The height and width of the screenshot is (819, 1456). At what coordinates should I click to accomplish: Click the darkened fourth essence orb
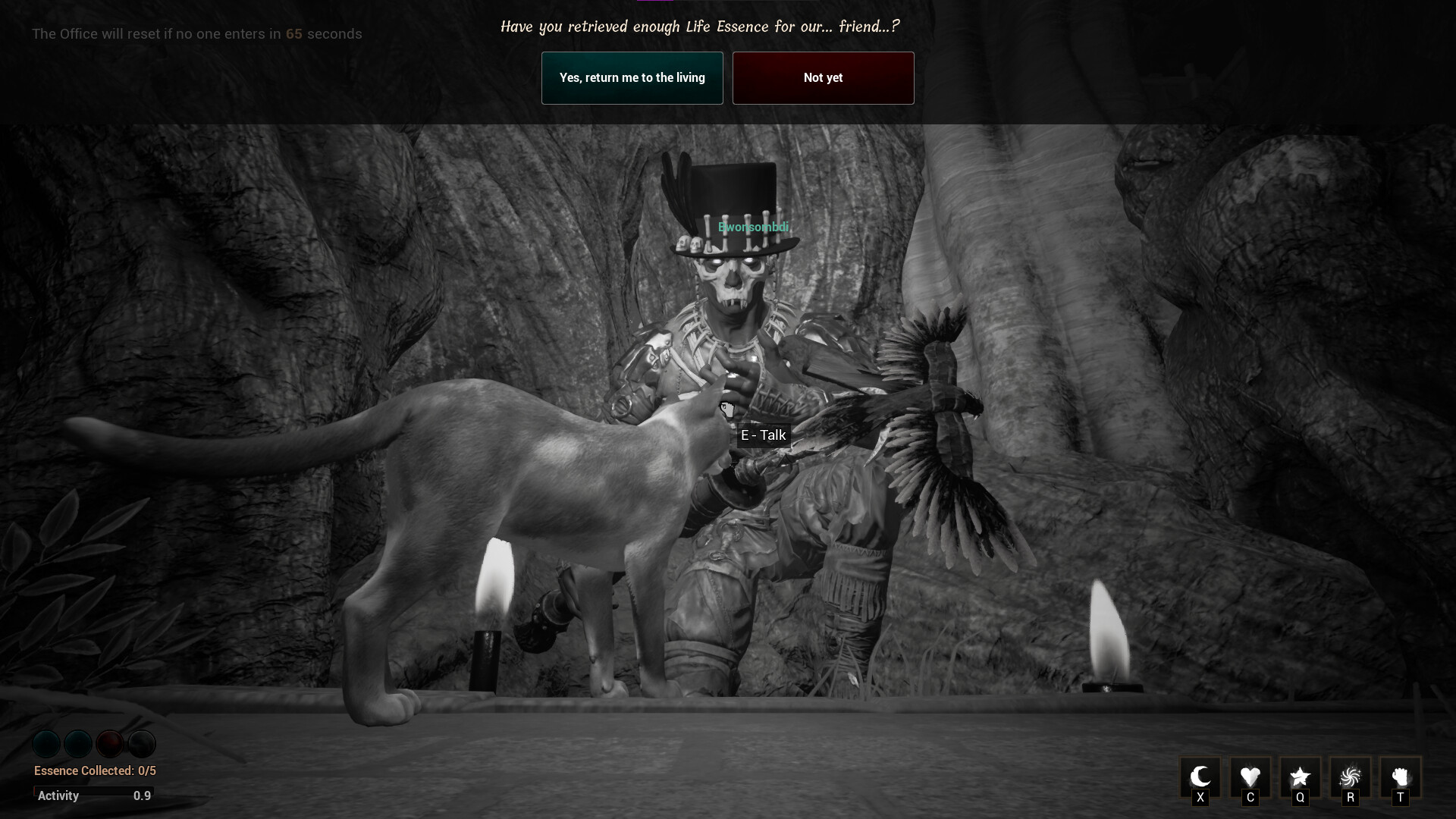pos(142,744)
